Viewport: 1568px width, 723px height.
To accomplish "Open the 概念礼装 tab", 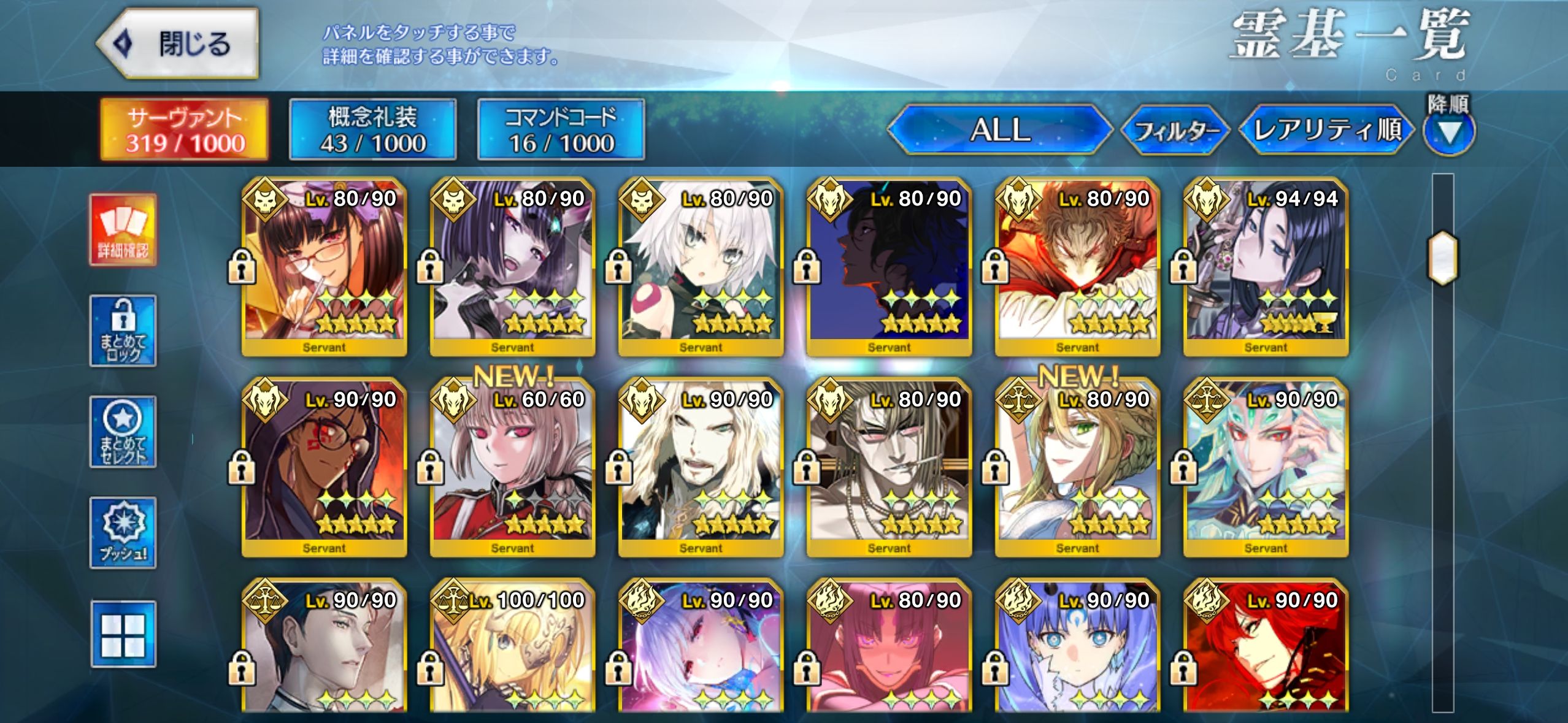I will tap(373, 129).
